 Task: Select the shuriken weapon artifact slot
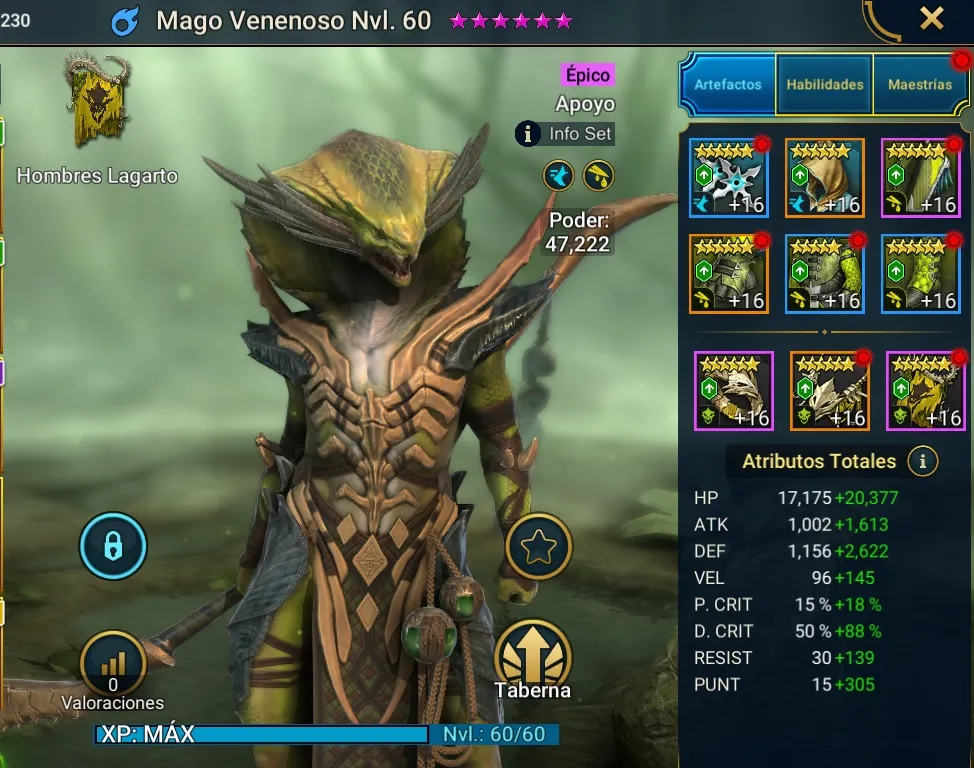729,178
